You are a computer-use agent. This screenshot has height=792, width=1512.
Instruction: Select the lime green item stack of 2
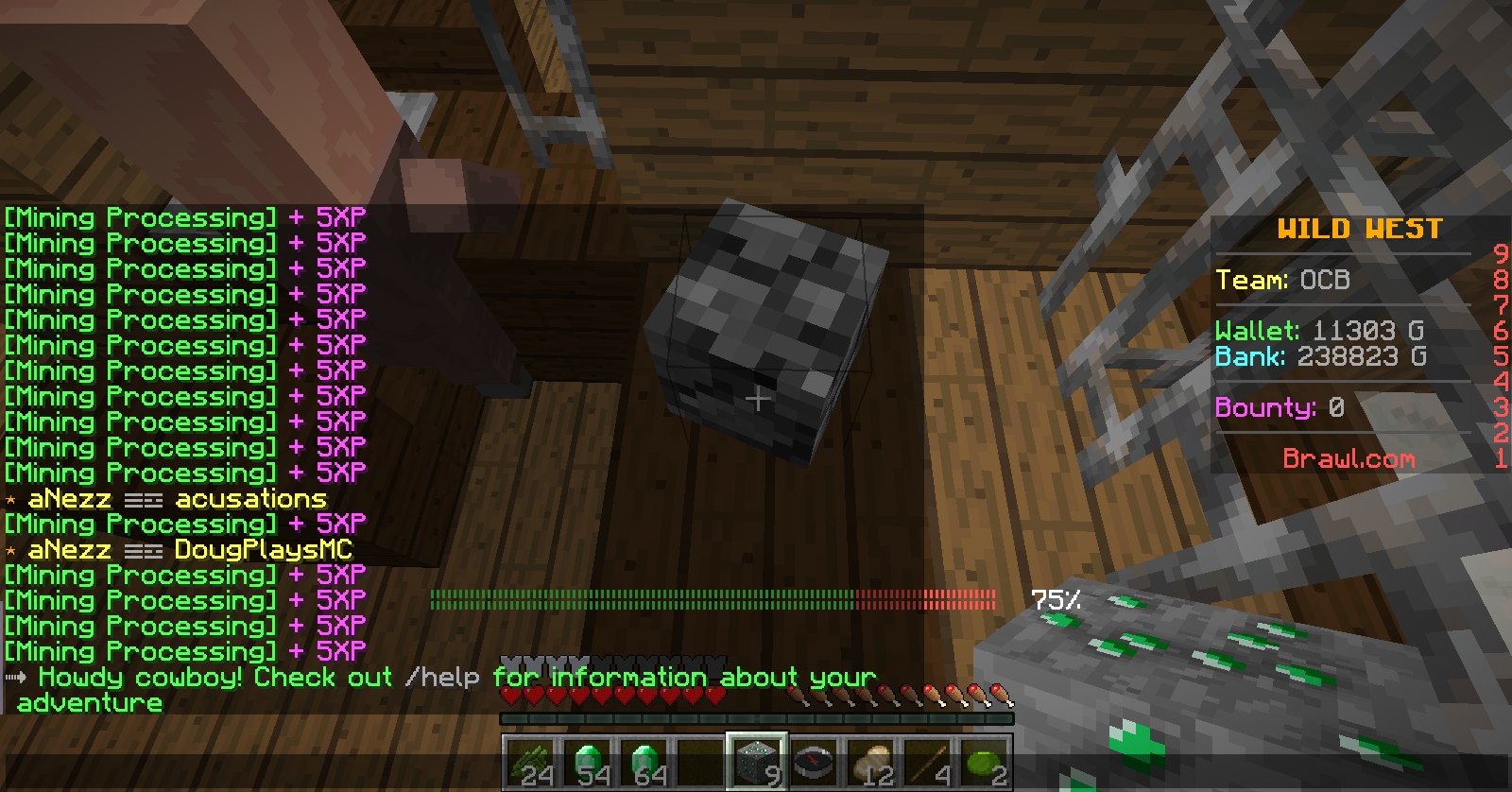coord(983,762)
